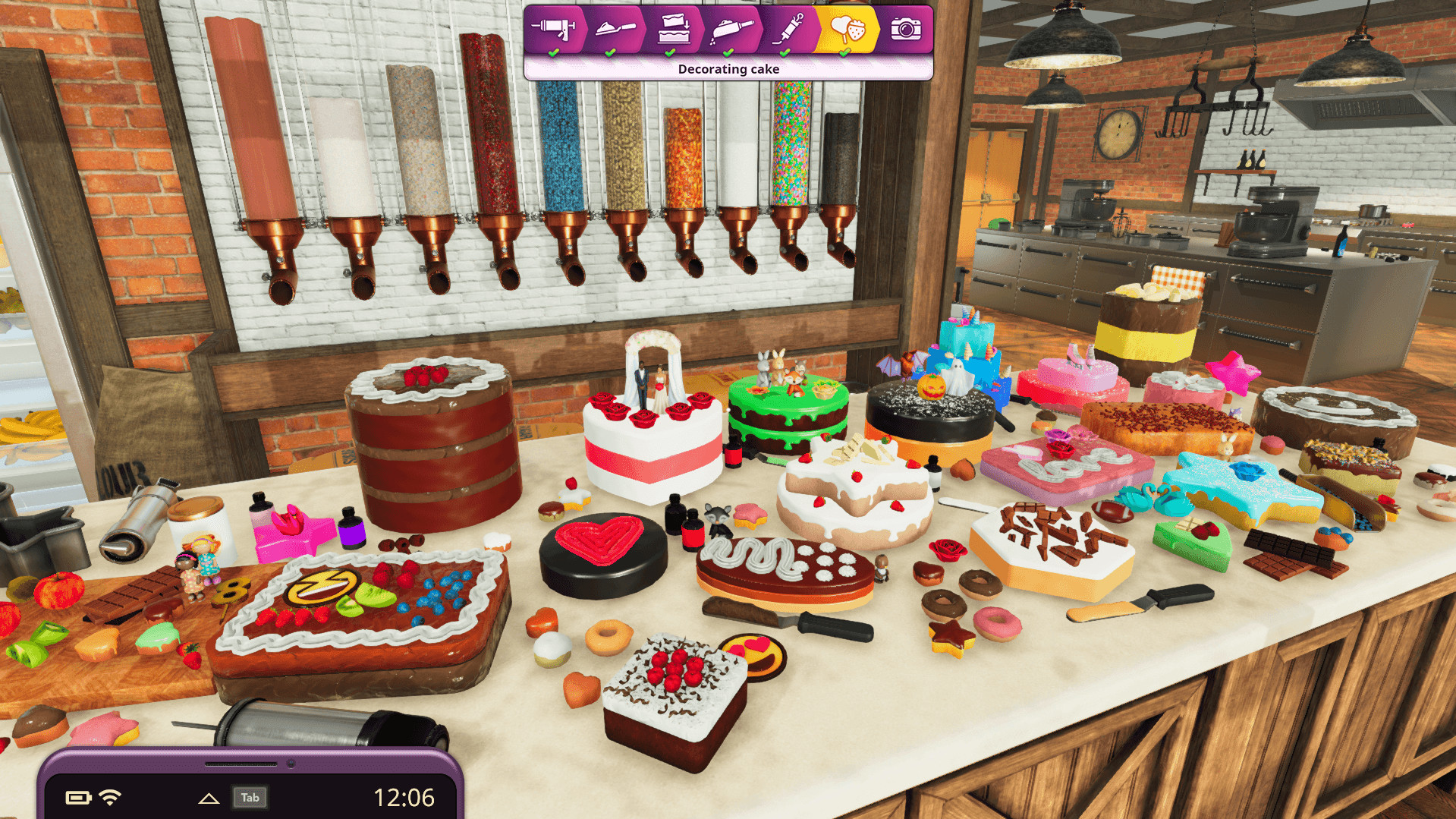Expand the phone panel via the upward triangle

point(209,798)
